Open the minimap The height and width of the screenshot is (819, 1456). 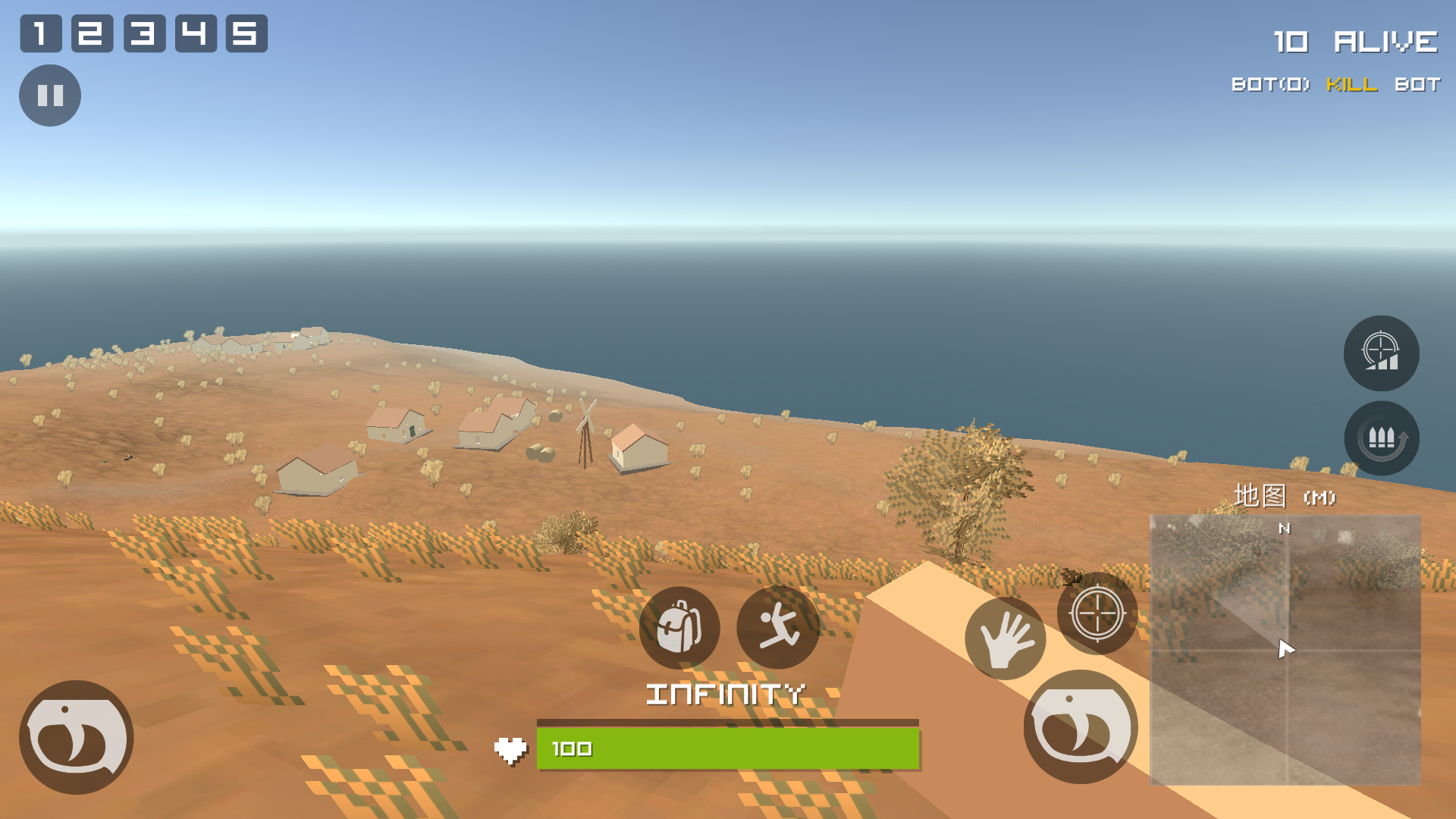(1285, 650)
